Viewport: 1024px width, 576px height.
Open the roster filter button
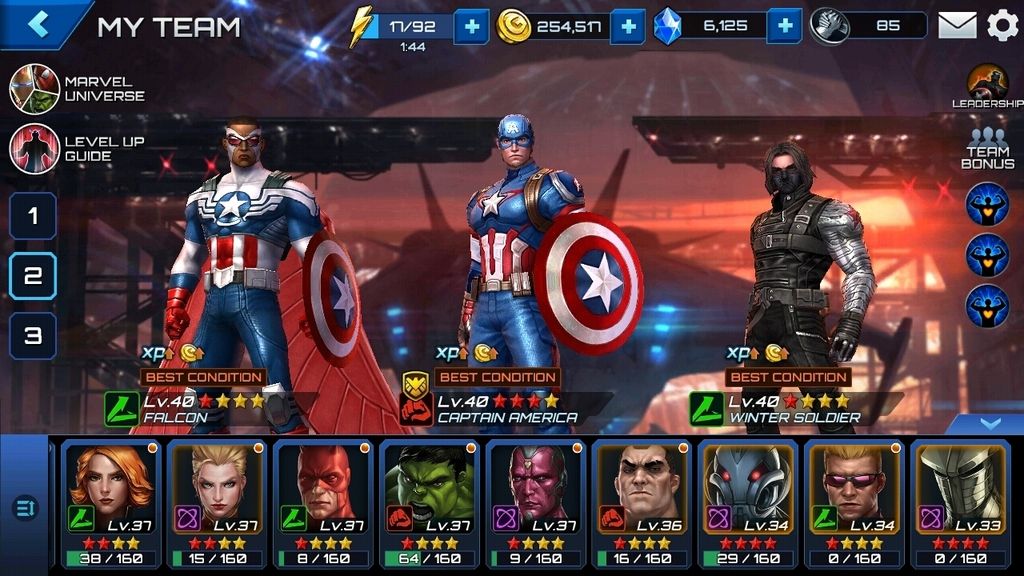[24, 508]
